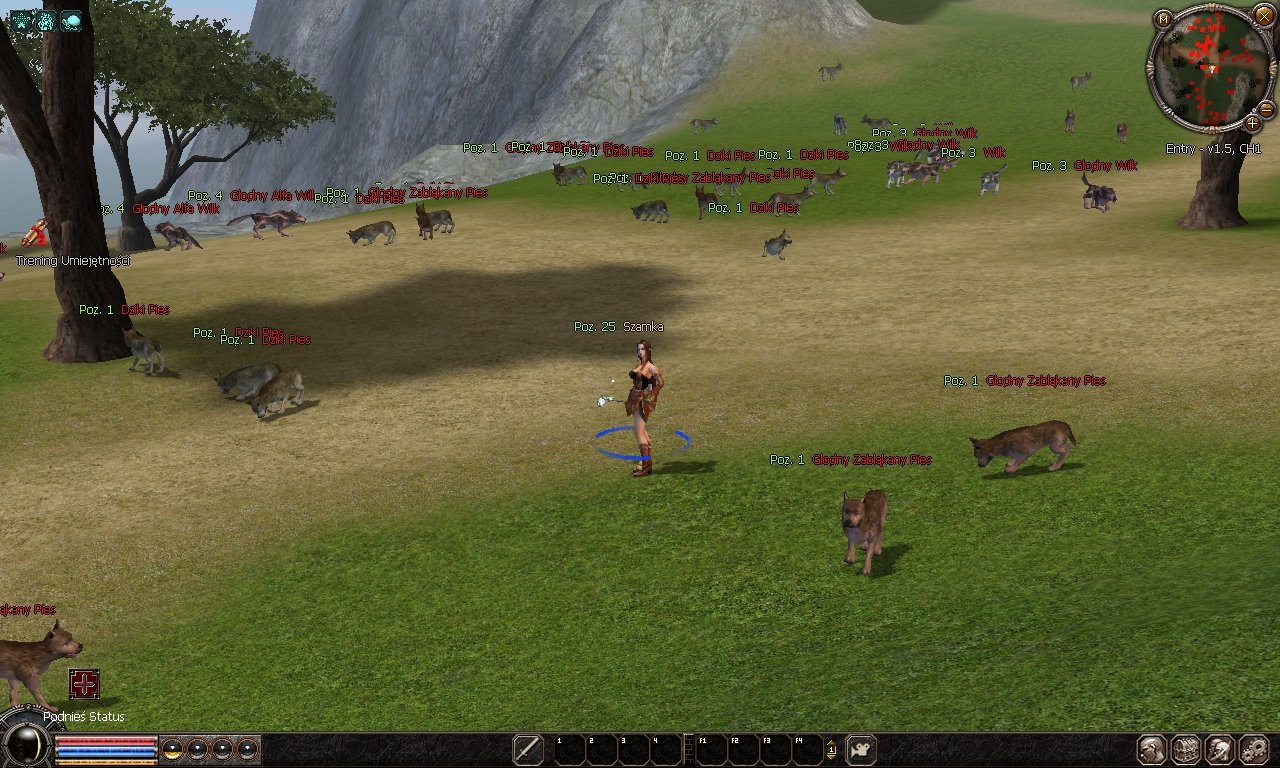Click the red cross Podnieś Status icon
Image resolution: width=1280 pixels, height=768 pixels.
coord(84,684)
